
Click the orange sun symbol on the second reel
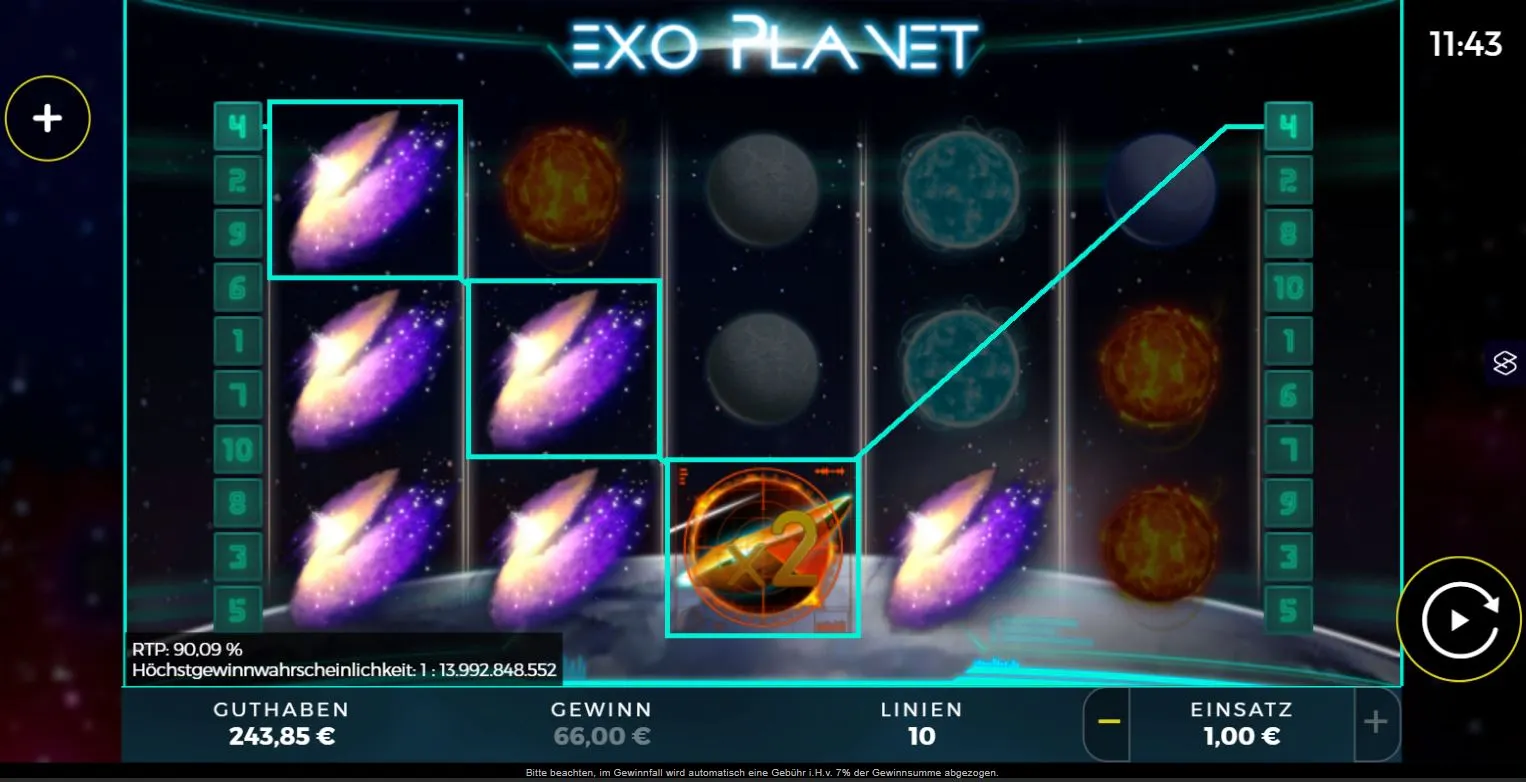pyautogui.click(x=565, y=190)
